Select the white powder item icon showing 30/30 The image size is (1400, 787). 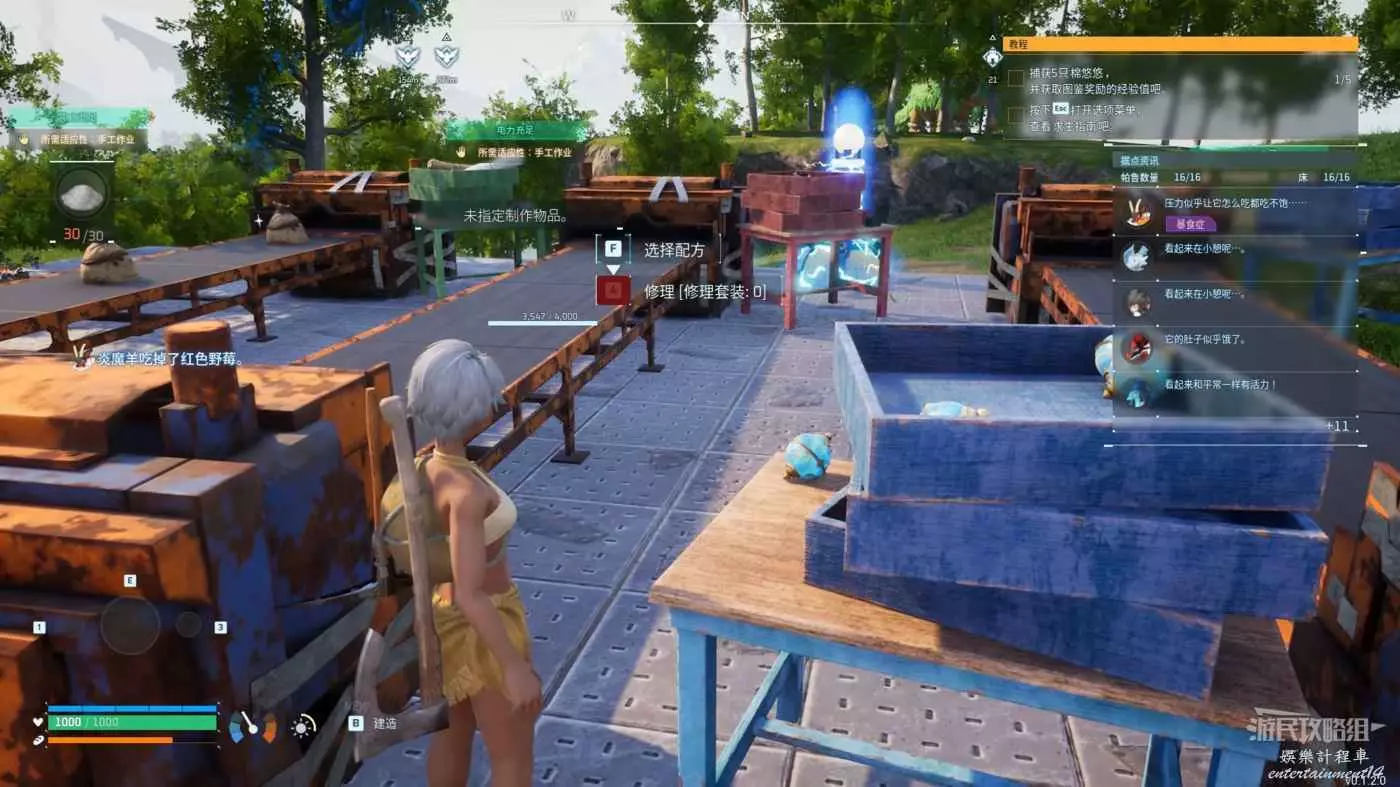pos(83,194)
